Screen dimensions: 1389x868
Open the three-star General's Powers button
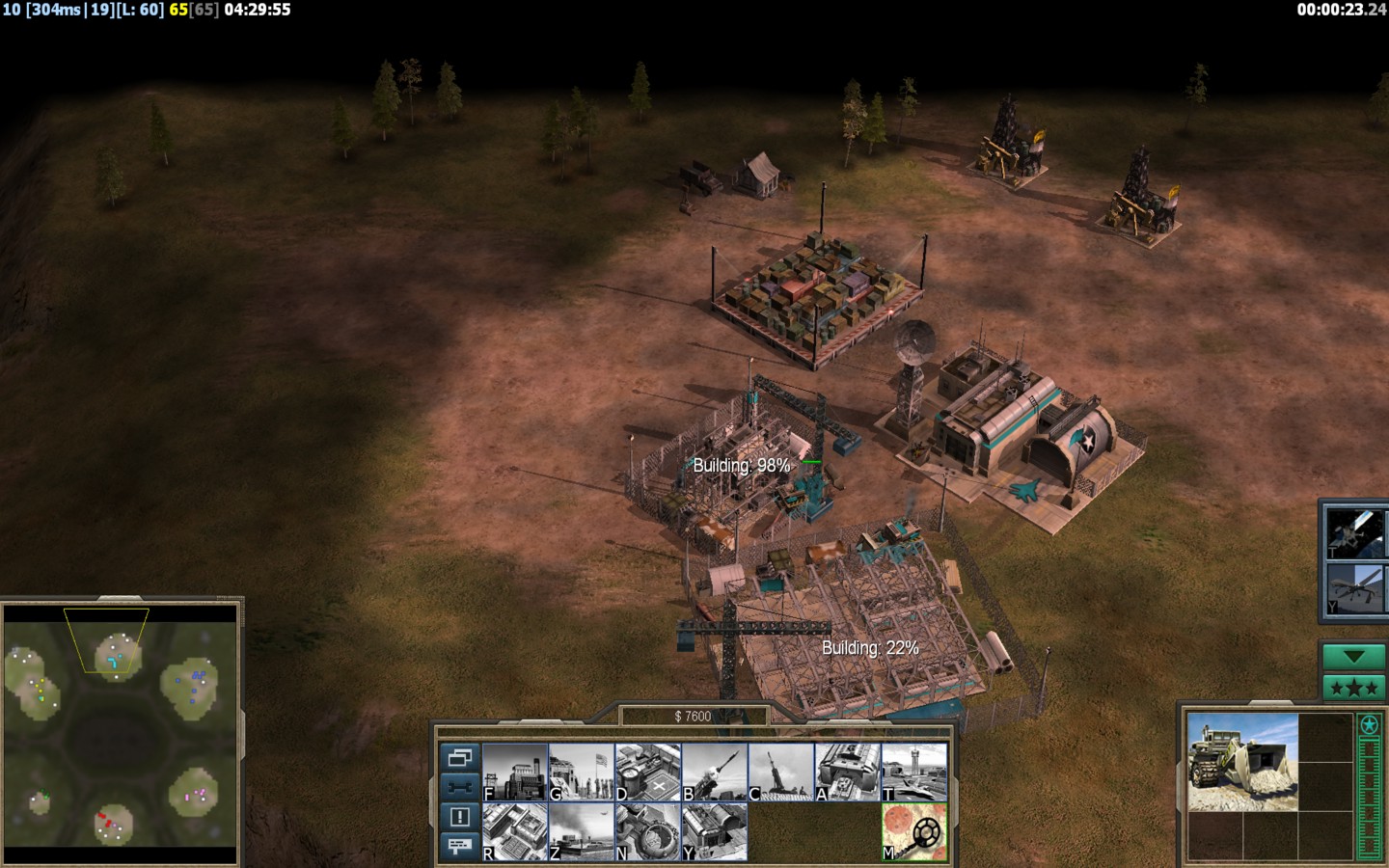tap(1354, 688)
